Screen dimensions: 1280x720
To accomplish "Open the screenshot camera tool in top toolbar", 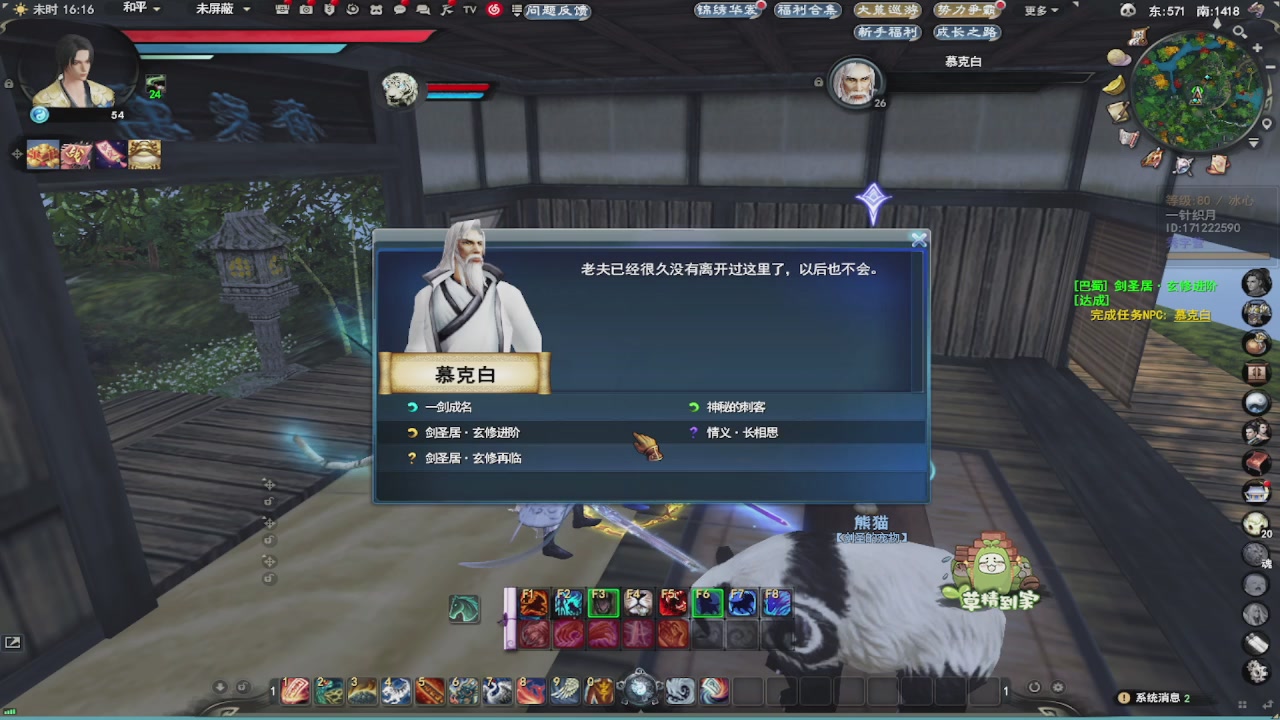I will pos(305,10).
